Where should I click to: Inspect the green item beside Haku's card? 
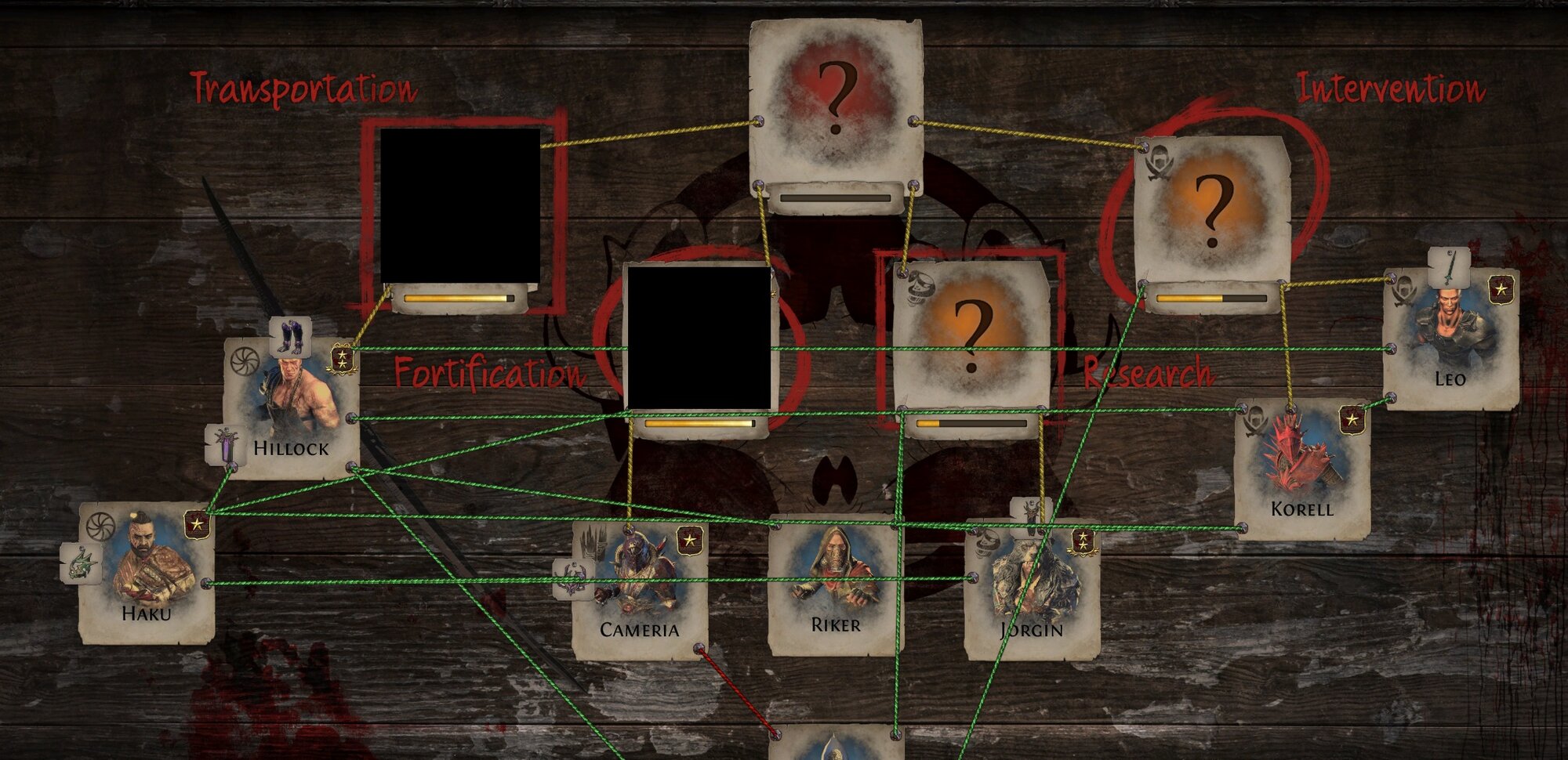point(82,563)
